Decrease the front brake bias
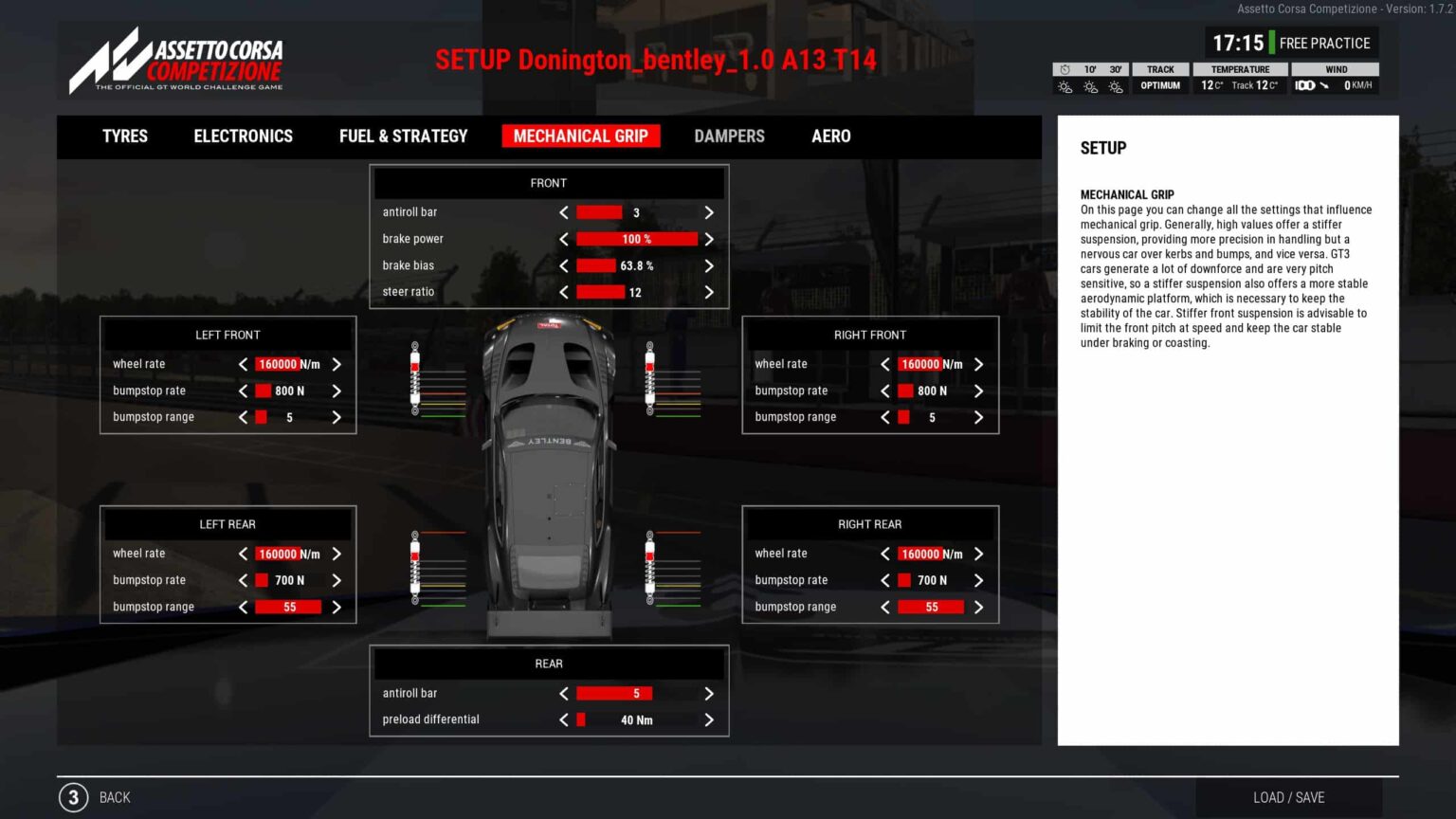The height and width of the screenshot is (819, 1456). (x=563, y=265)
